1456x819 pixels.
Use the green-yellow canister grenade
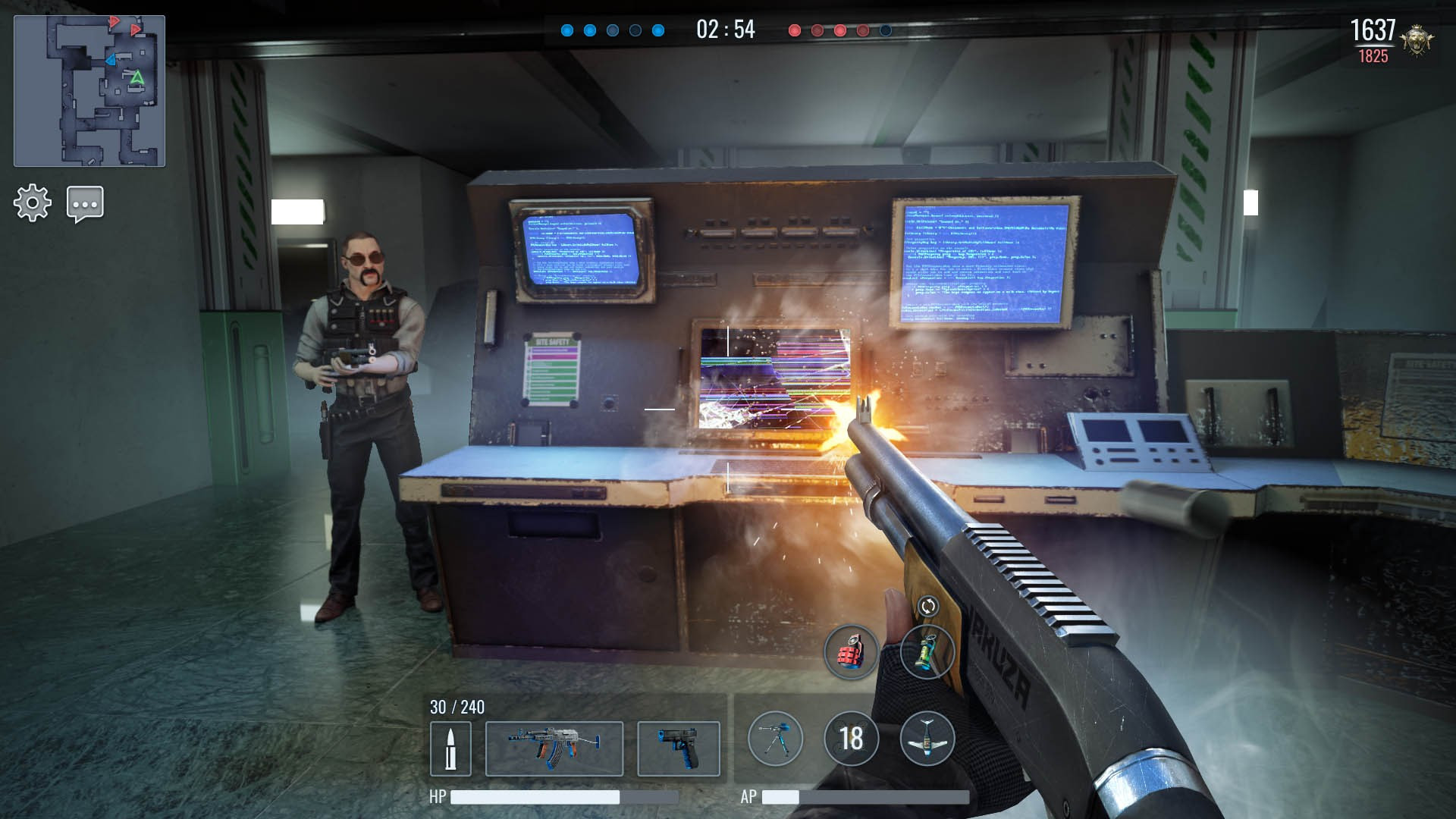[x=927, y=652]
